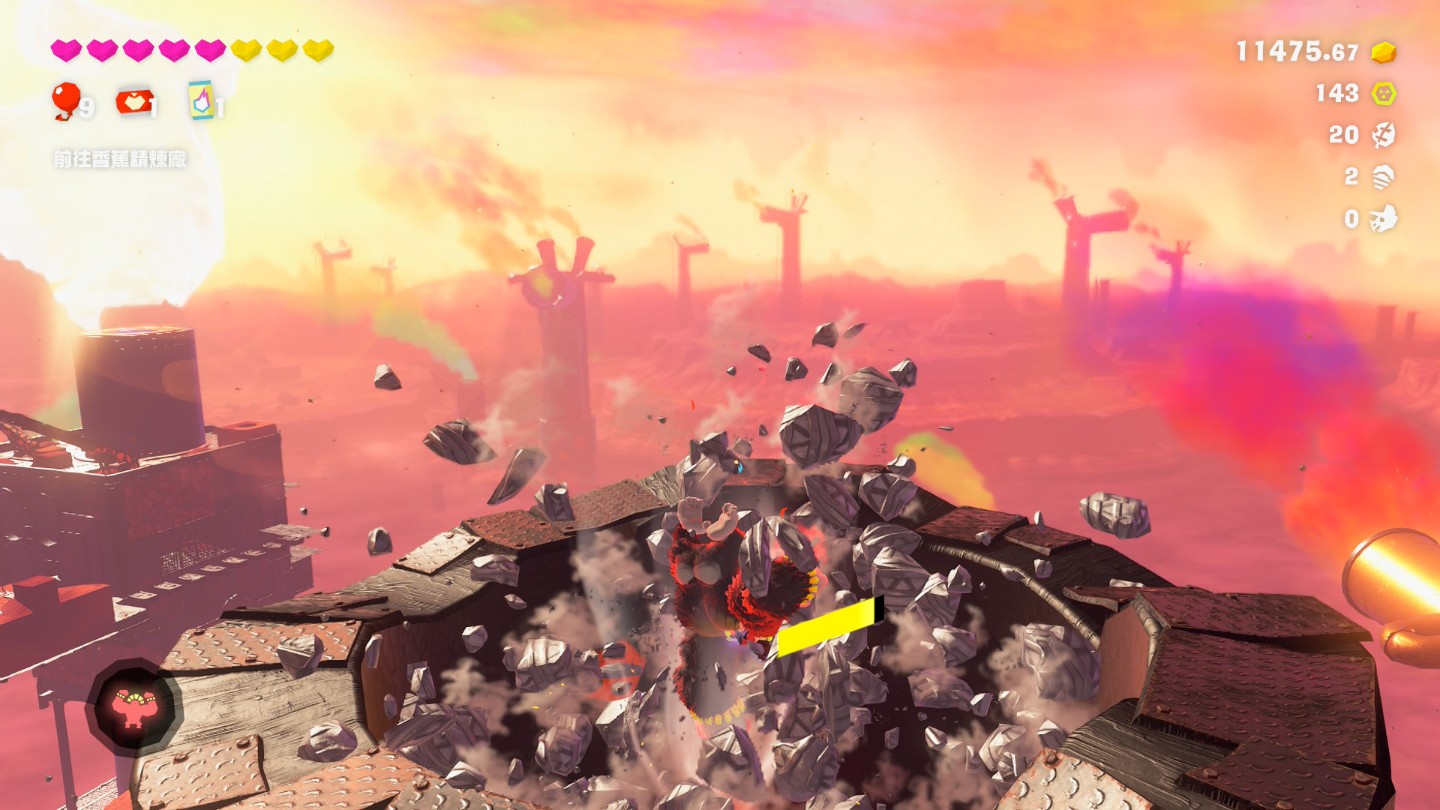Select the flame card item icon
This screenshot has width=1440, height=810.
point(201,100)
